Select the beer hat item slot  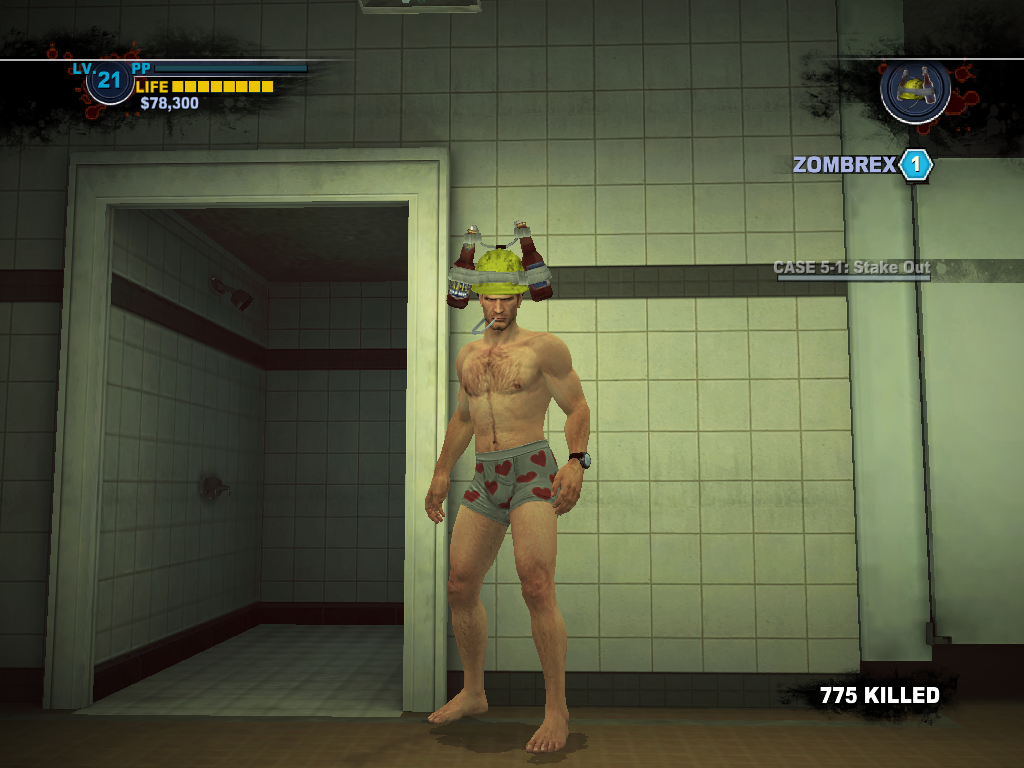[915, 90]
